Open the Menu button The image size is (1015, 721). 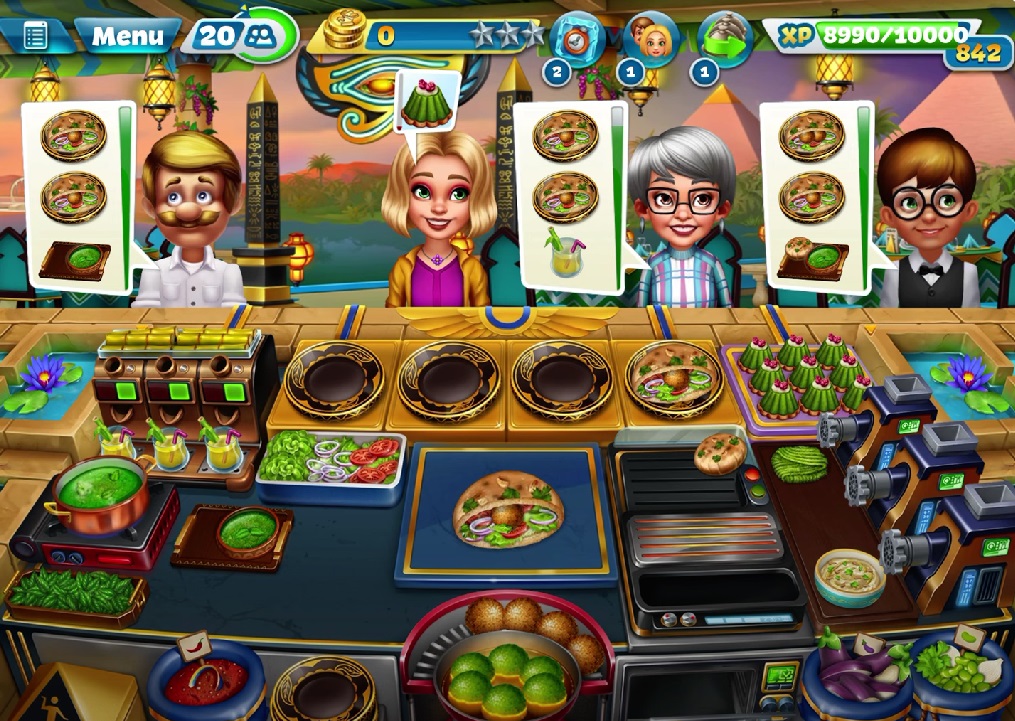pyautogui.click(x=127, y=37)
